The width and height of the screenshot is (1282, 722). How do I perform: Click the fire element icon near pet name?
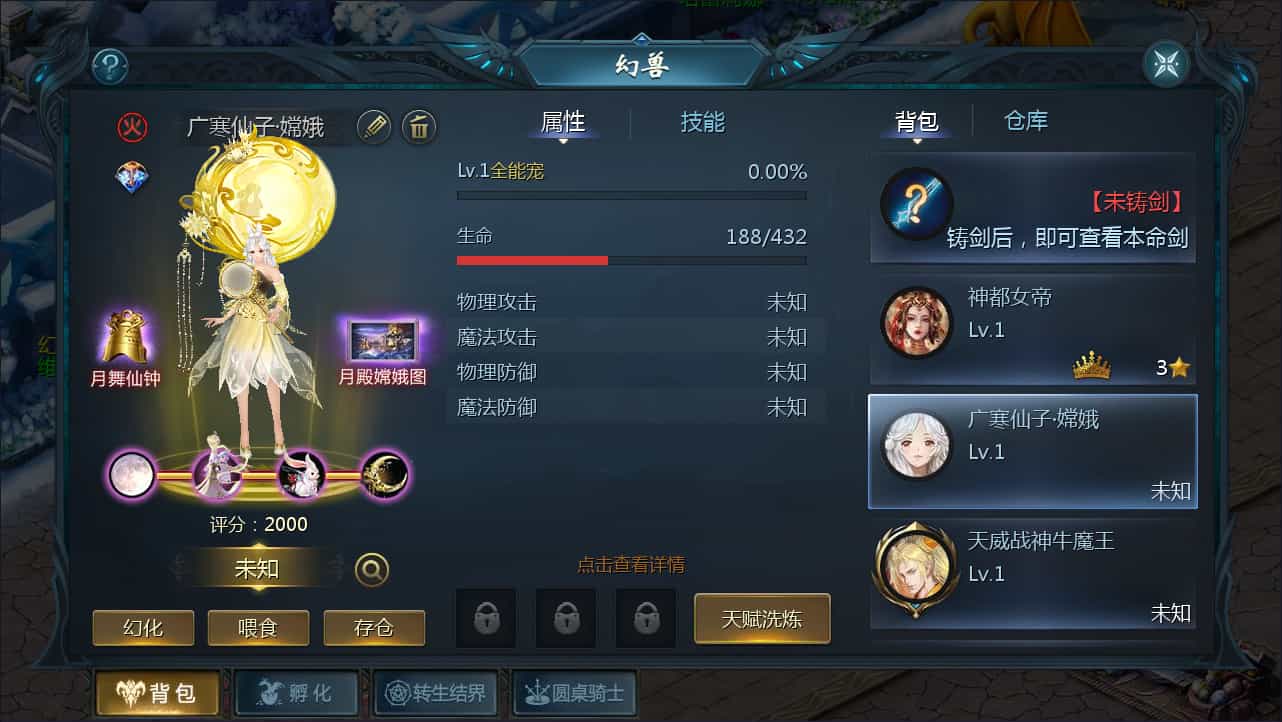(135, 128)
